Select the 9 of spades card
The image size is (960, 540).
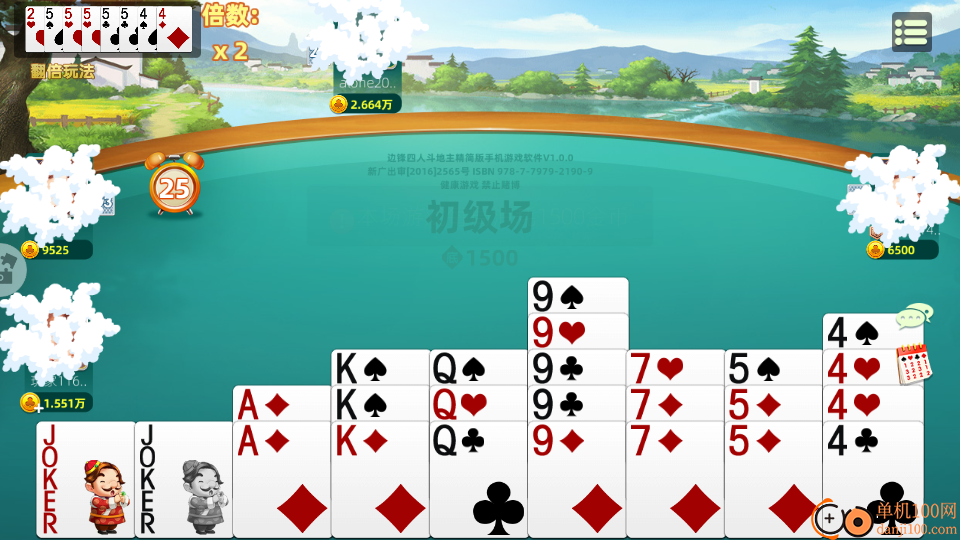(x=576, y=295)
